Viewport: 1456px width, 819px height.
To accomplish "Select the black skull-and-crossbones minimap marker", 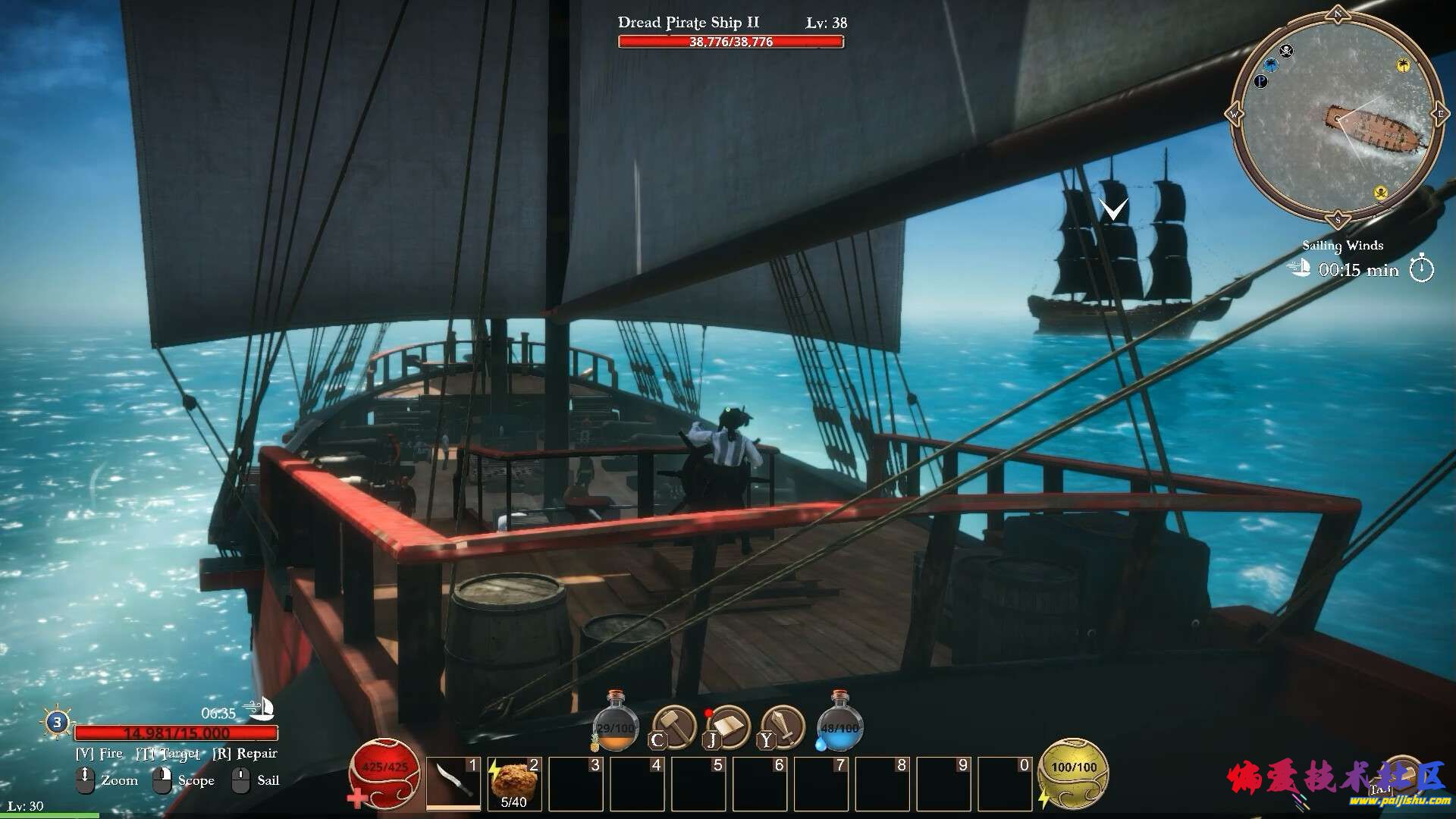I will tap(1286, 51).
